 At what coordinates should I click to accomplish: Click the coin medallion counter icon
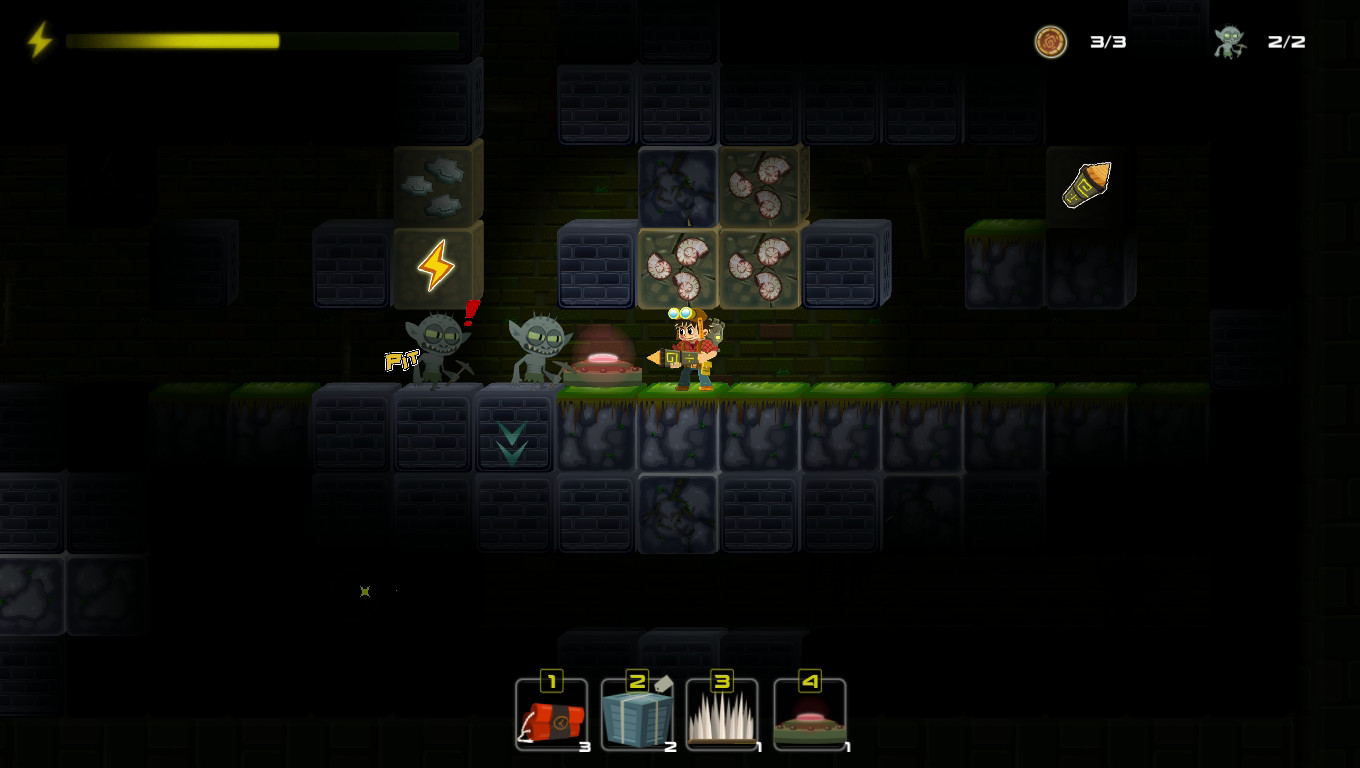1051,42
